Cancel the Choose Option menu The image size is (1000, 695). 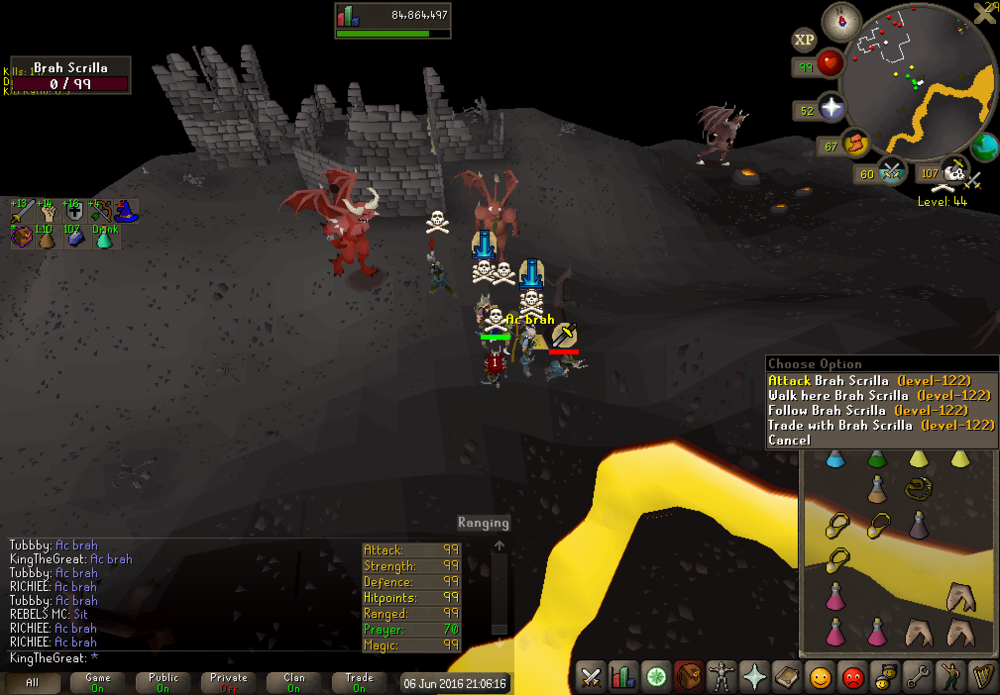pos(790,440)
